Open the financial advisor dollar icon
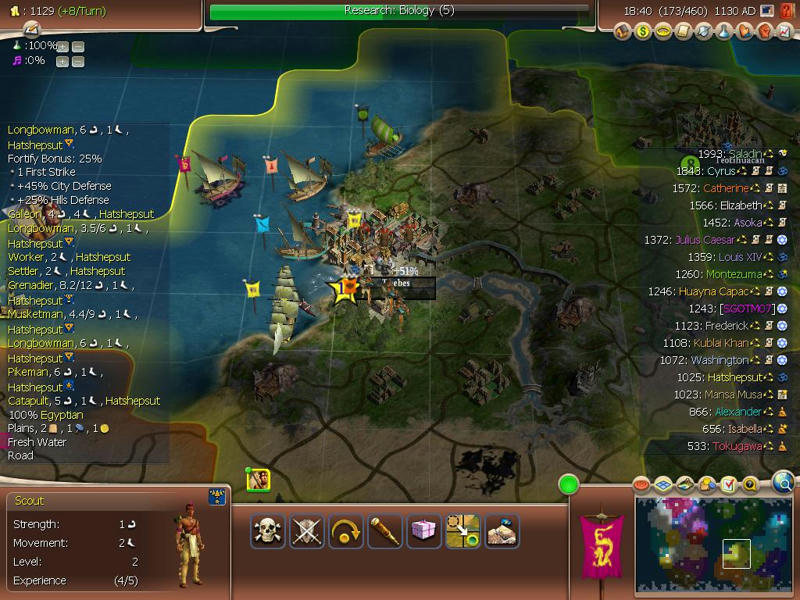The height and width of the screenshot is (600, 800). point(645,31)
